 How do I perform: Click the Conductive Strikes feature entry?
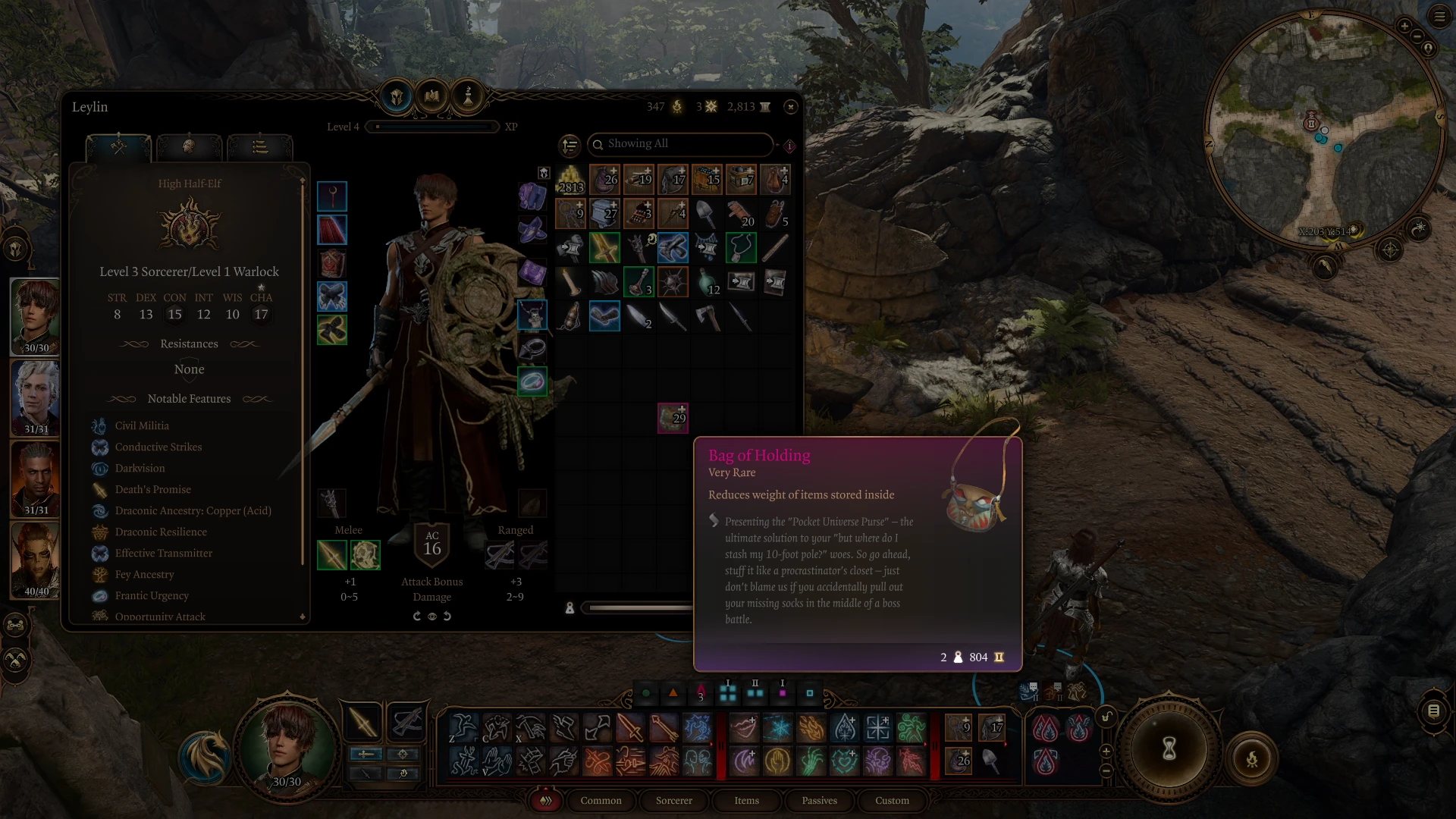[x=158, y=447]
